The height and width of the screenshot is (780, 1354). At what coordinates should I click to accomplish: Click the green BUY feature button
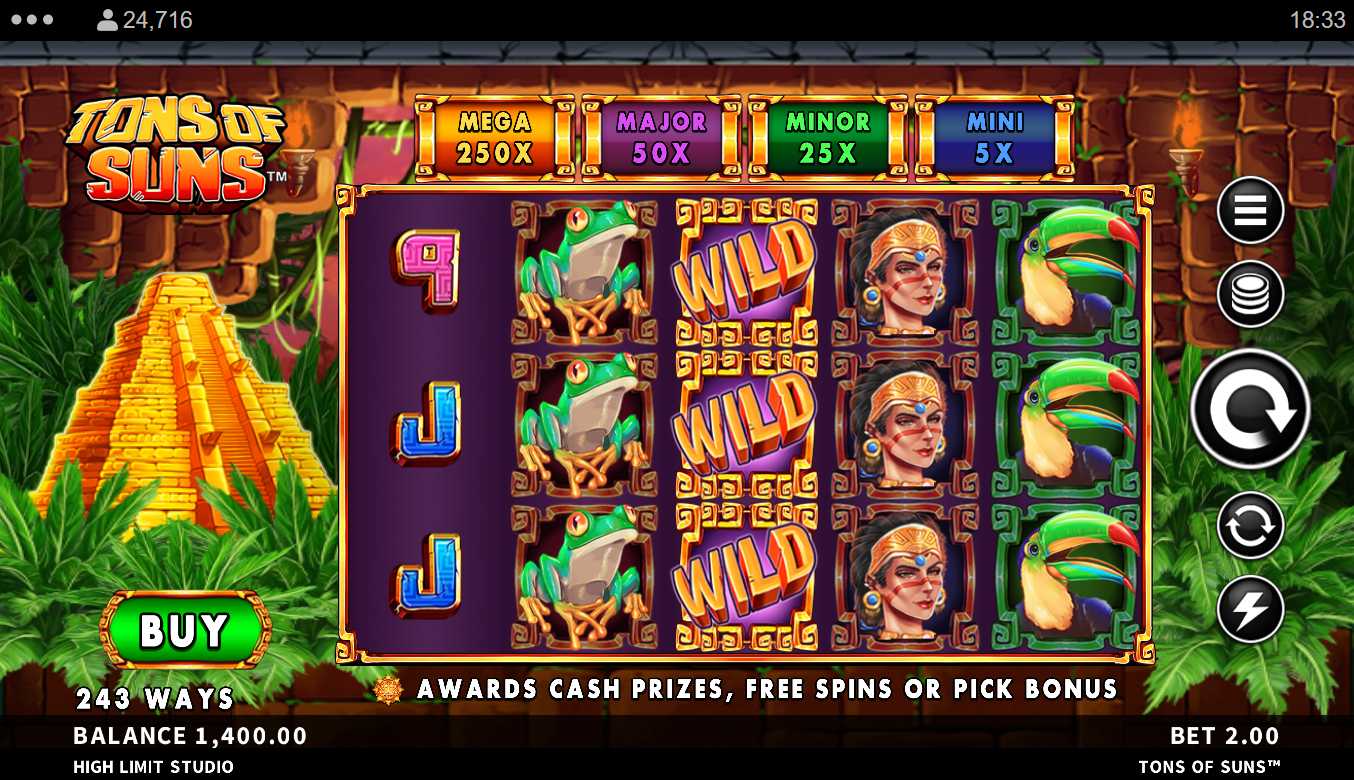(185, 629)
